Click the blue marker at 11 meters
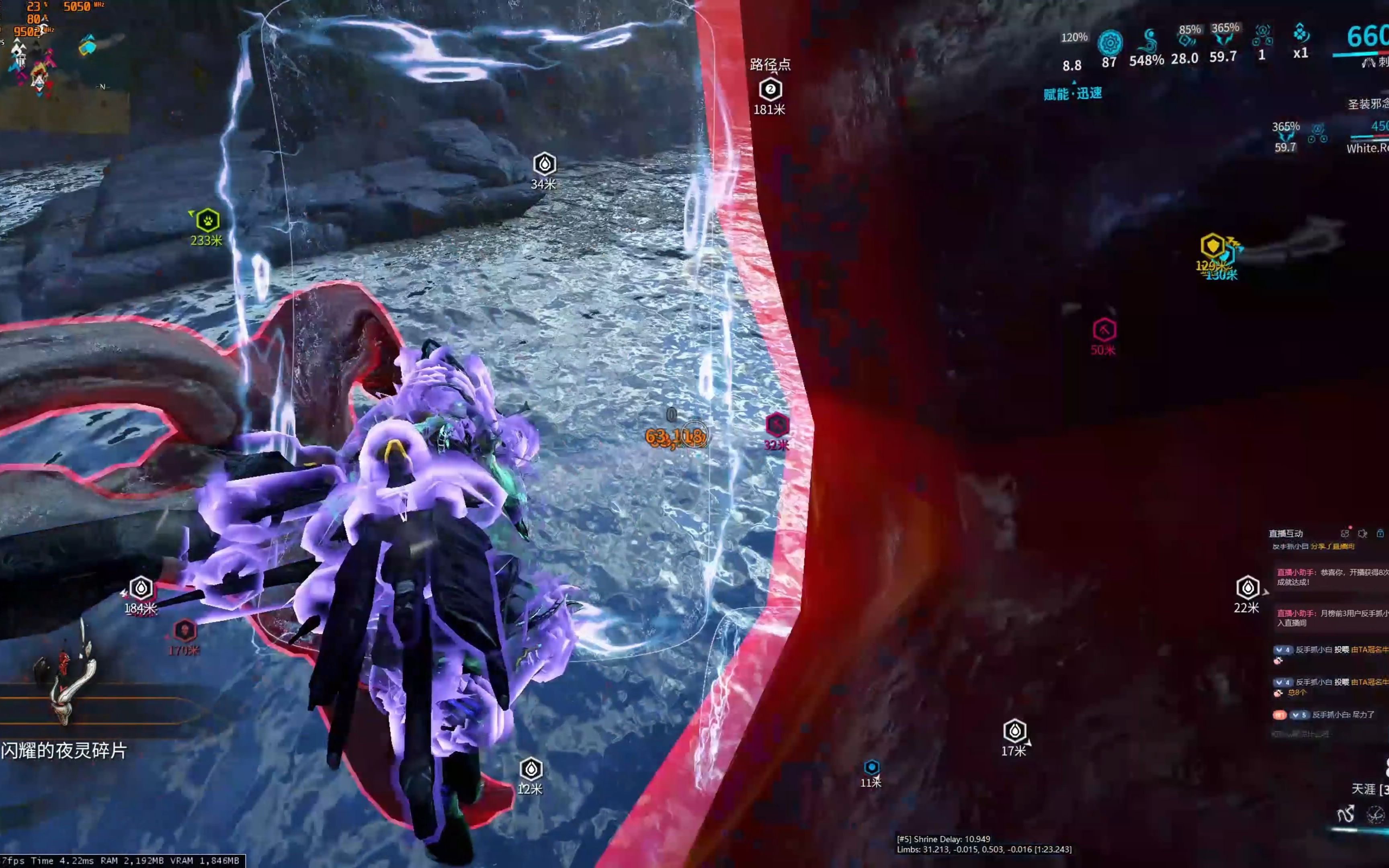Image resolution: width=1389 pixels, height=868 pixels. pyautogui.click(x=871, y=767)
